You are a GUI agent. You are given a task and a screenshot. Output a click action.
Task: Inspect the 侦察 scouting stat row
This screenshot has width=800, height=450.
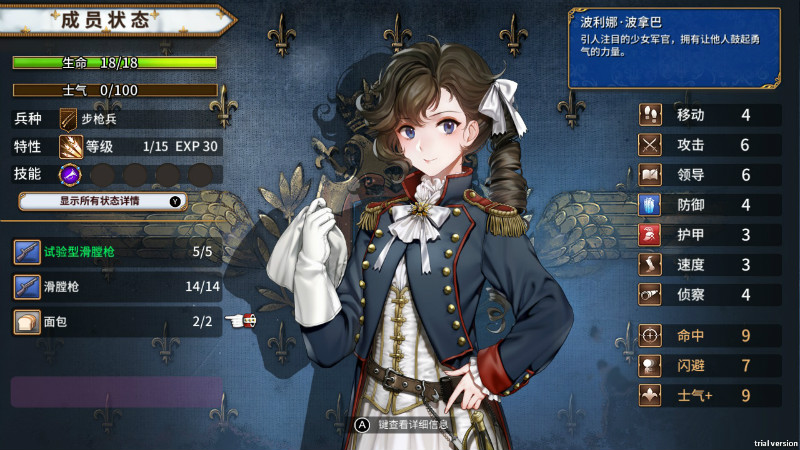(710, 295)
